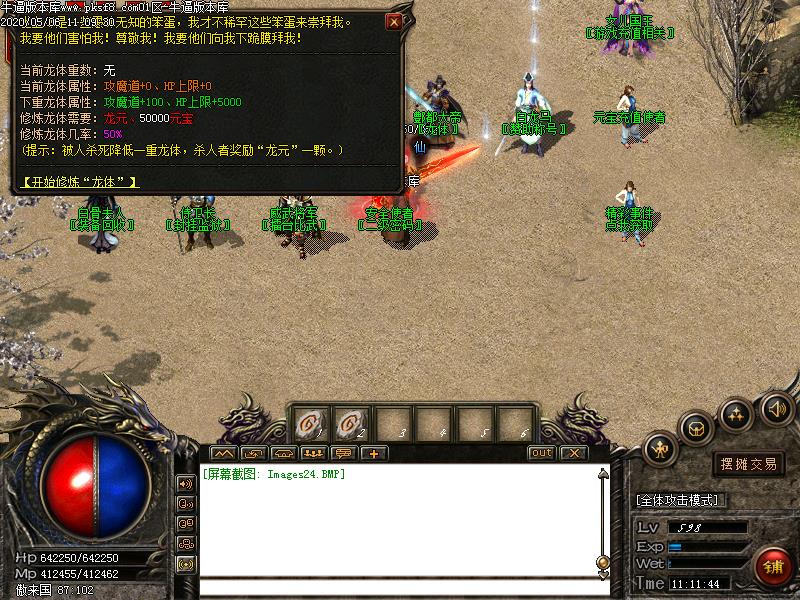Open the character status icon

(x=661, y=449)
